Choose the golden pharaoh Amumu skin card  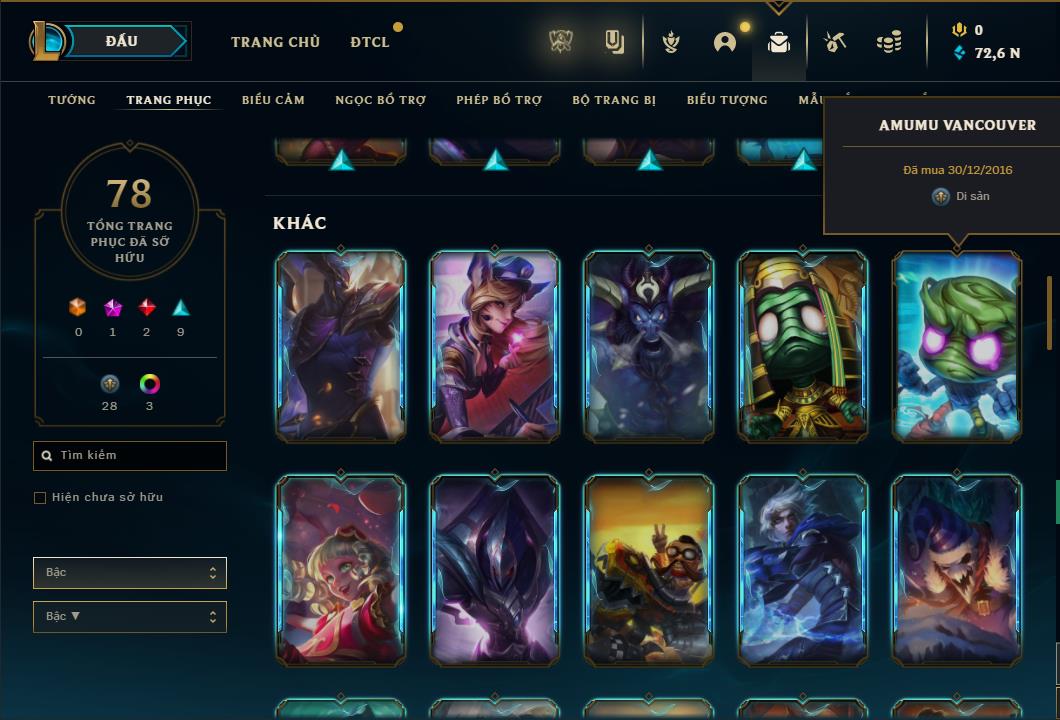point(803,345)
